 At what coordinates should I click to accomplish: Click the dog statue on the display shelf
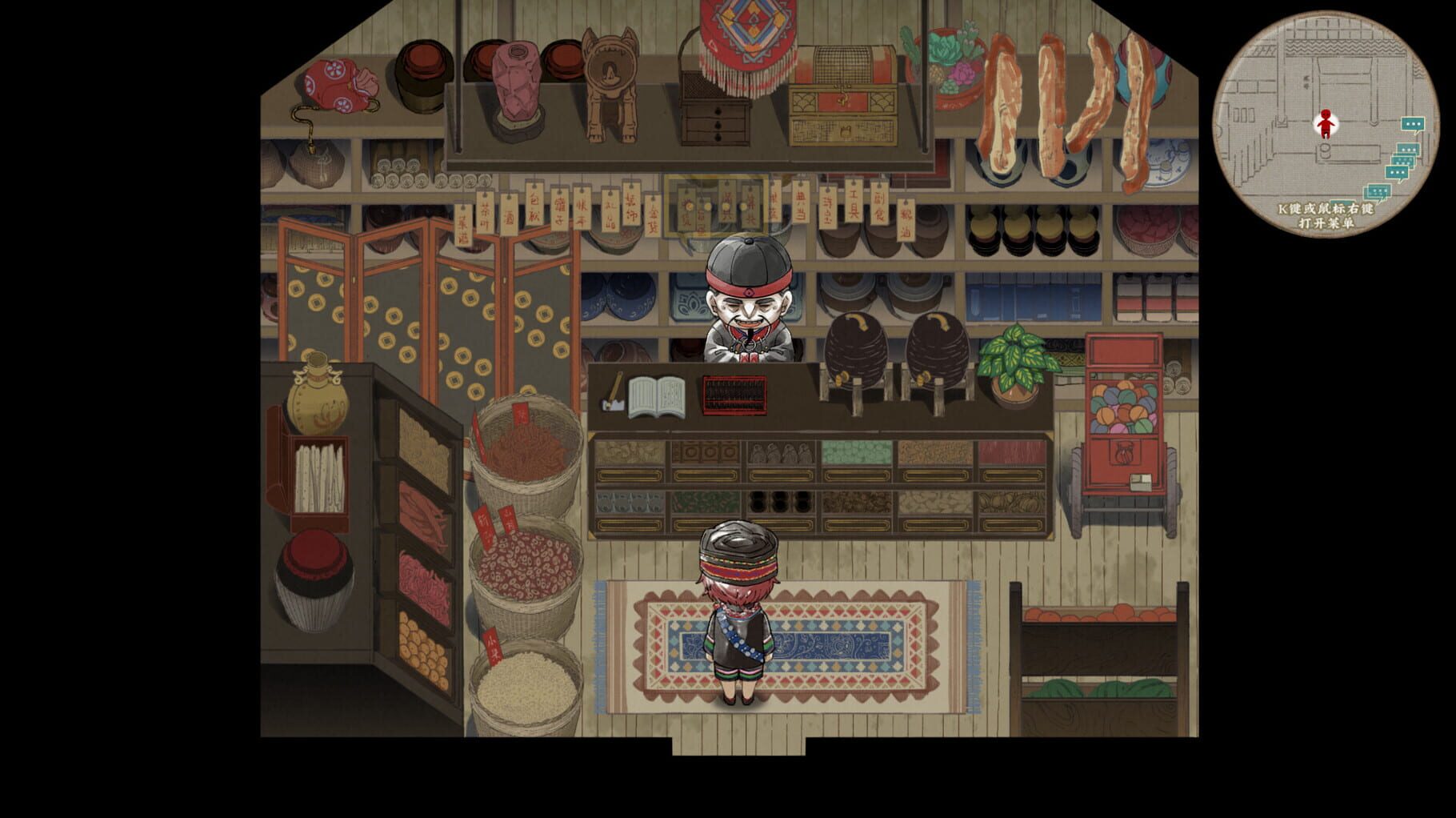(610, 80)
